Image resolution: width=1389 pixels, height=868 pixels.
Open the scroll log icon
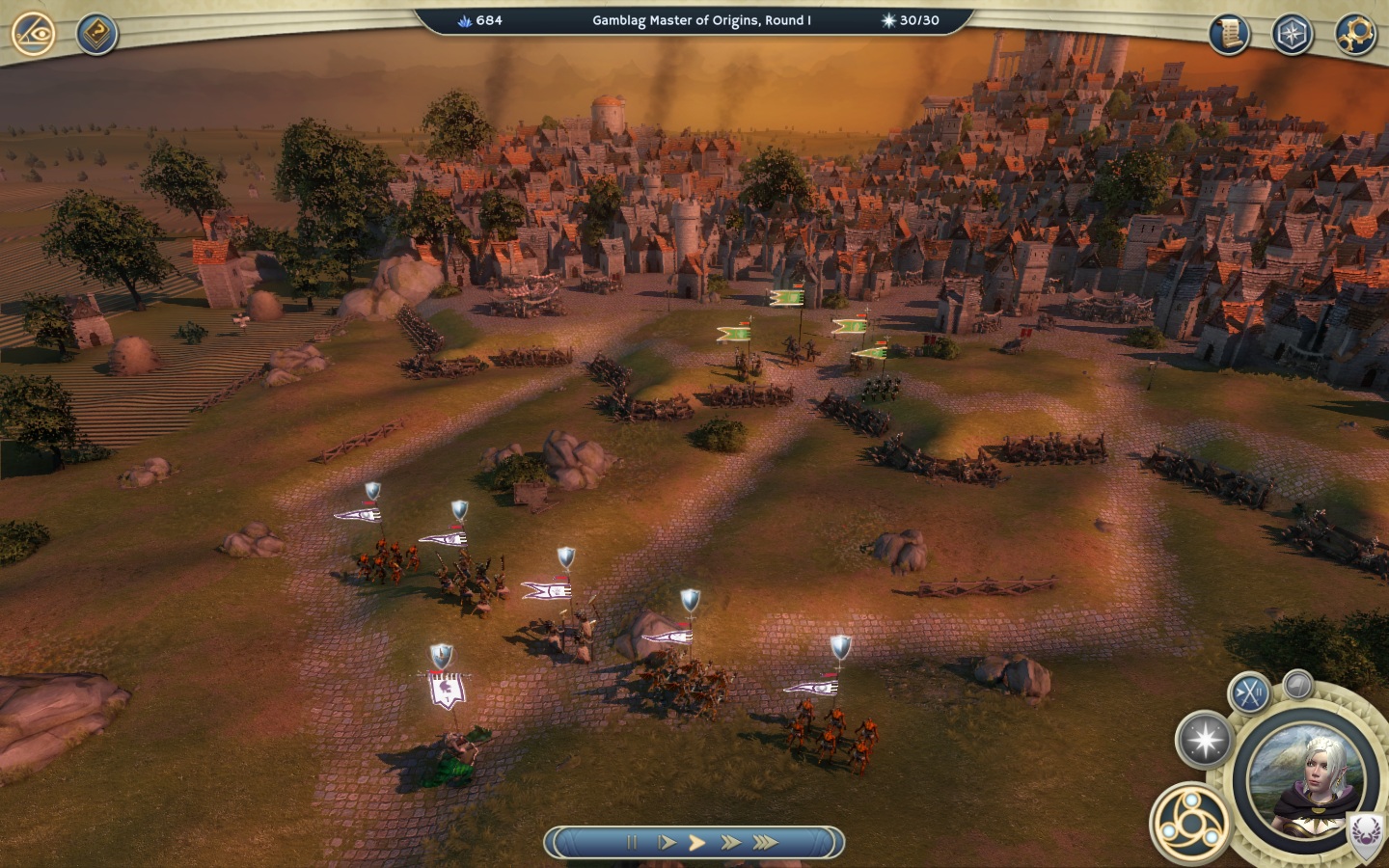pyautogui.click(x=1229, y=35)
